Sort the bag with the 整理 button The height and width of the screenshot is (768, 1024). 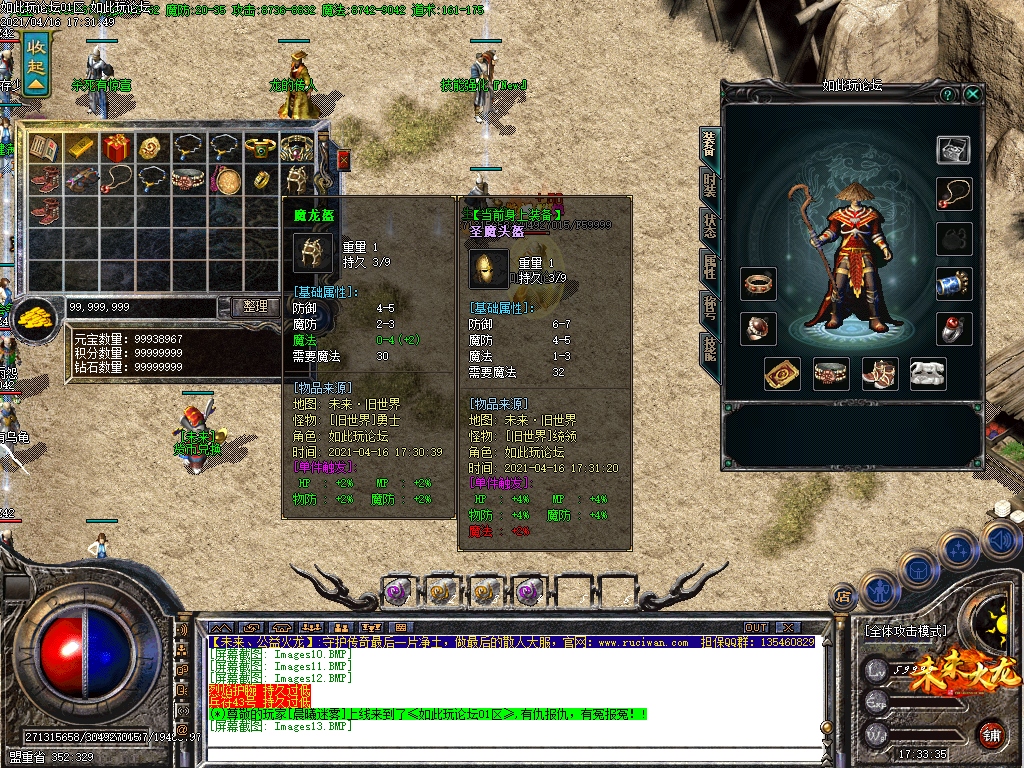tap(256, 307)
